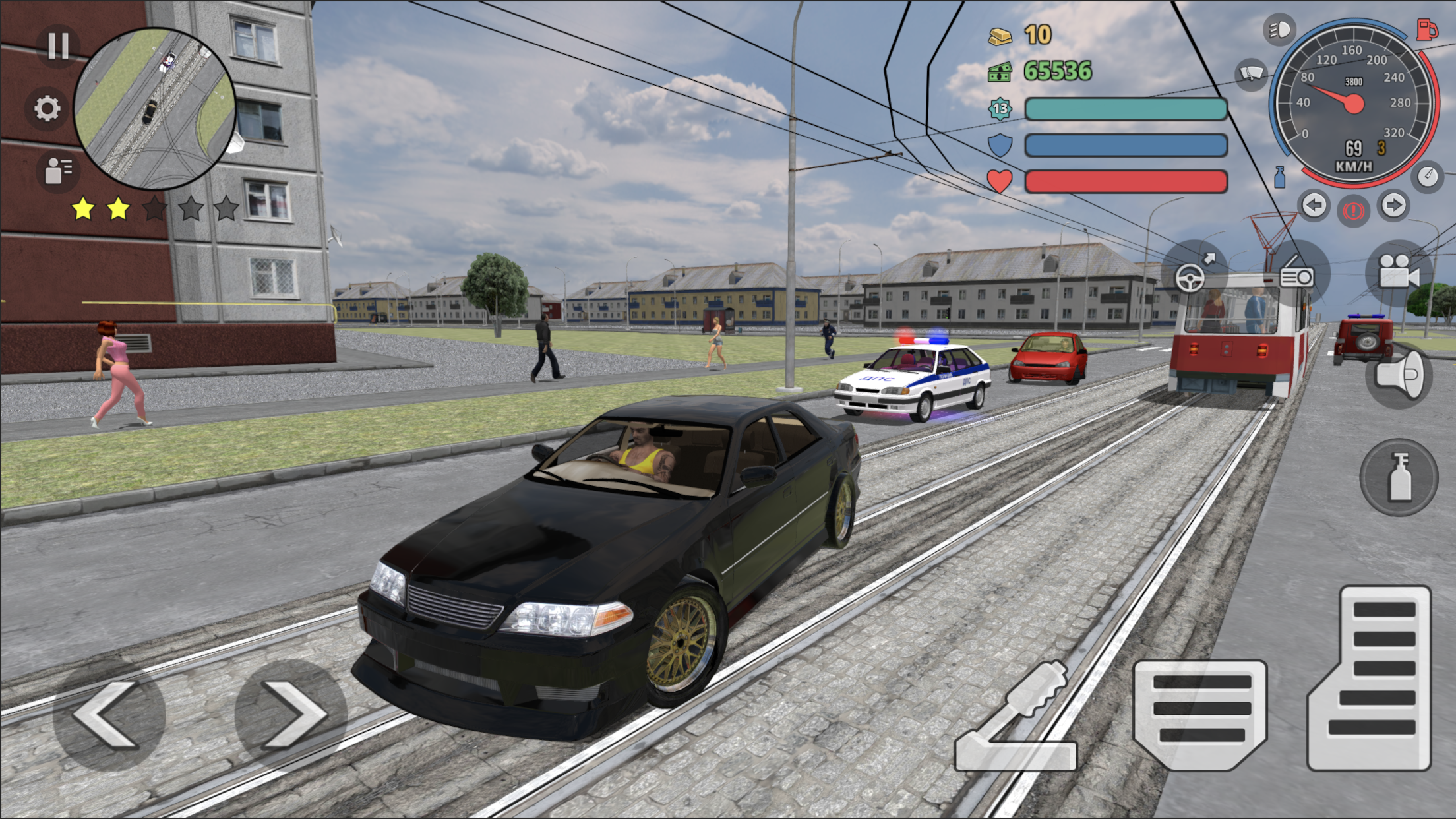Open the character tasks panel icon

pyautogui.click(x=59, y=170)
